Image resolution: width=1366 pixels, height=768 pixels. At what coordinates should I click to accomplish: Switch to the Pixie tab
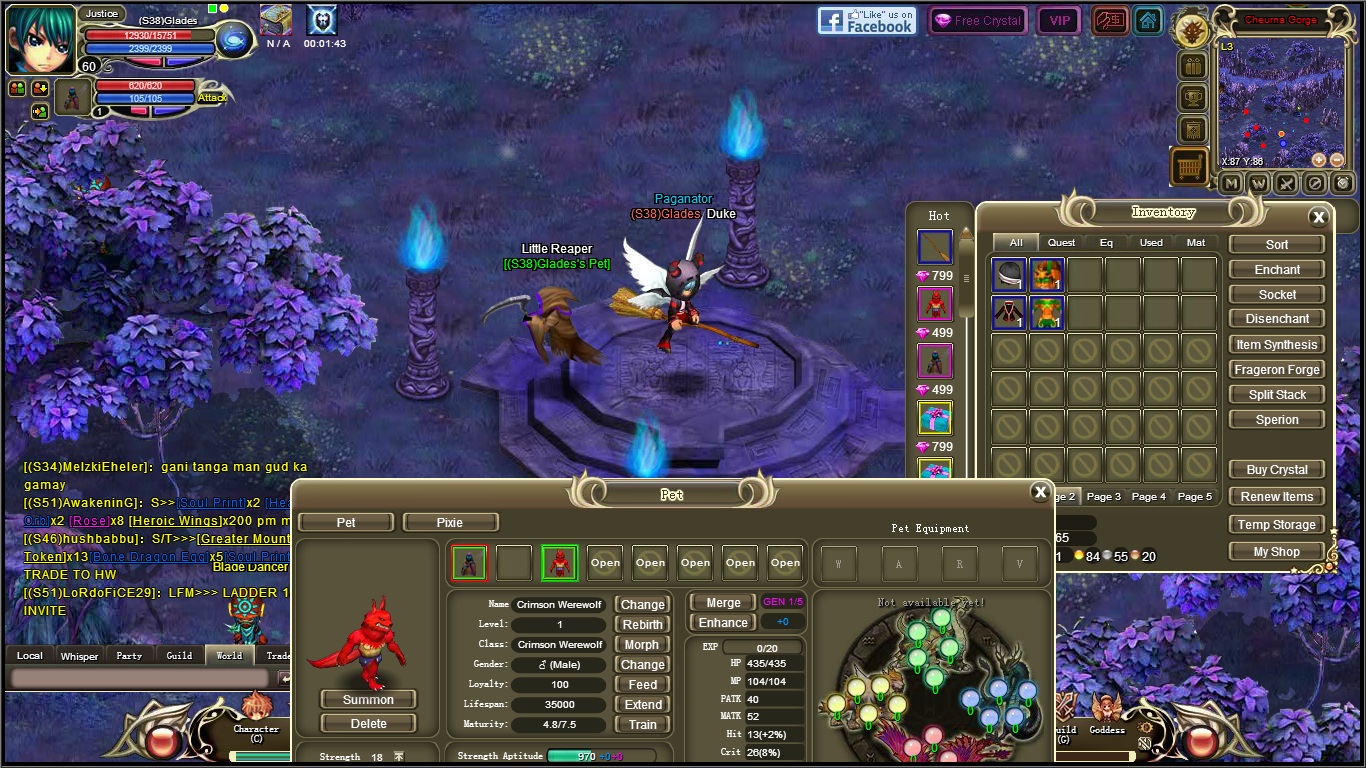coord(449,522)
